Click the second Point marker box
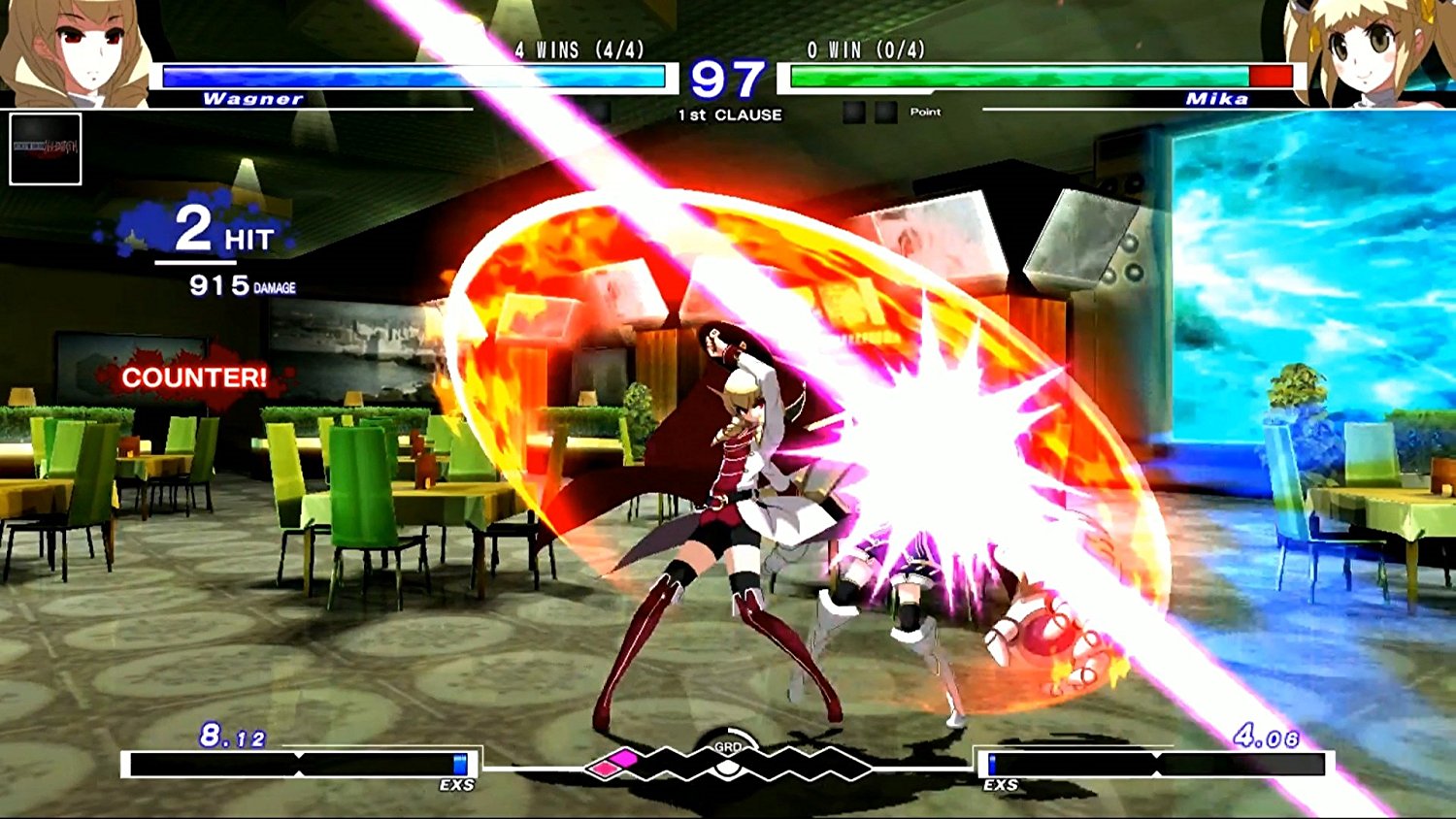 pyautogui.click(x=884, y=113)
